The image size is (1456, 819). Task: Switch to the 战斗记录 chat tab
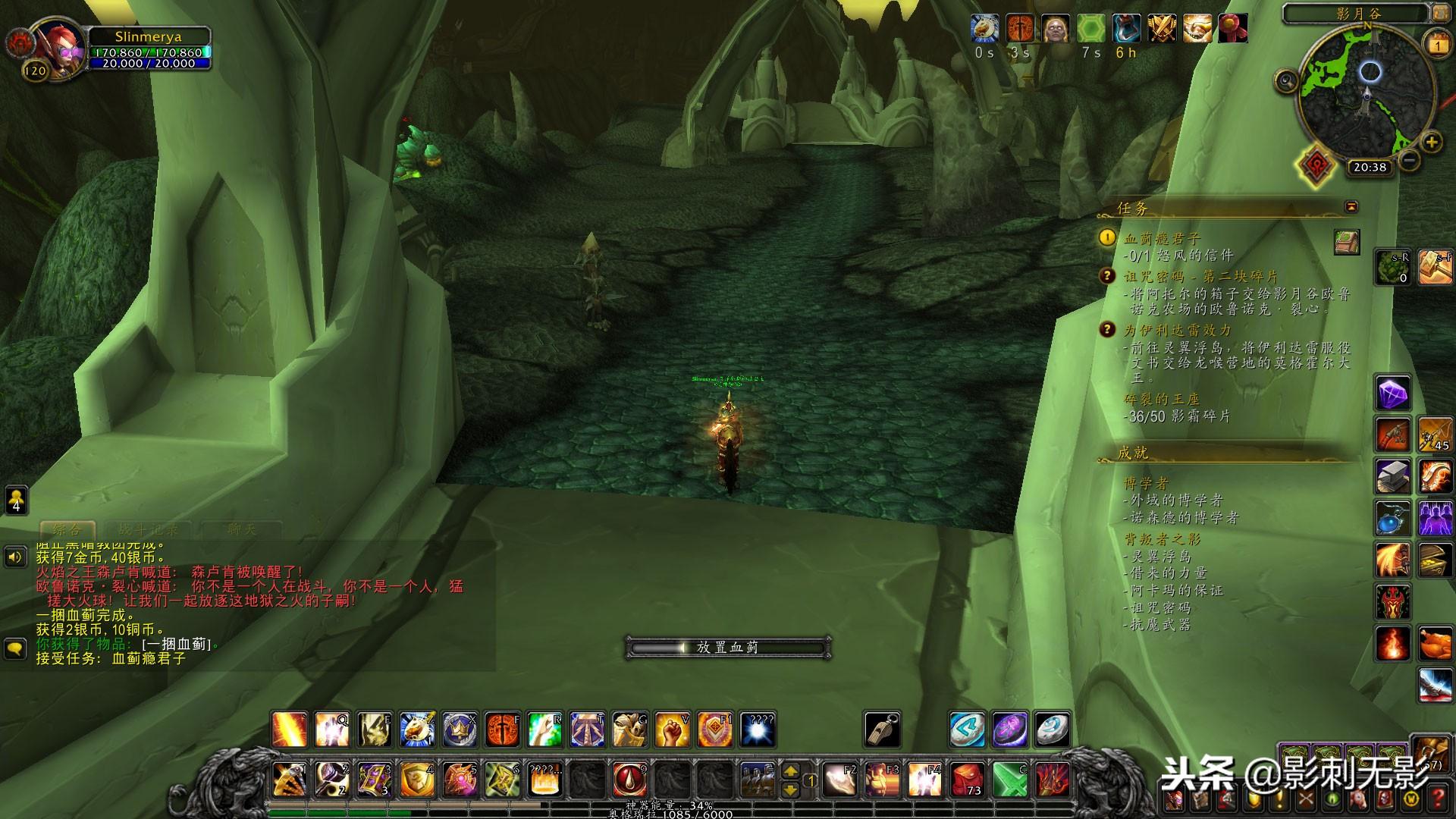pyautogui.click(x=149, y=529)
